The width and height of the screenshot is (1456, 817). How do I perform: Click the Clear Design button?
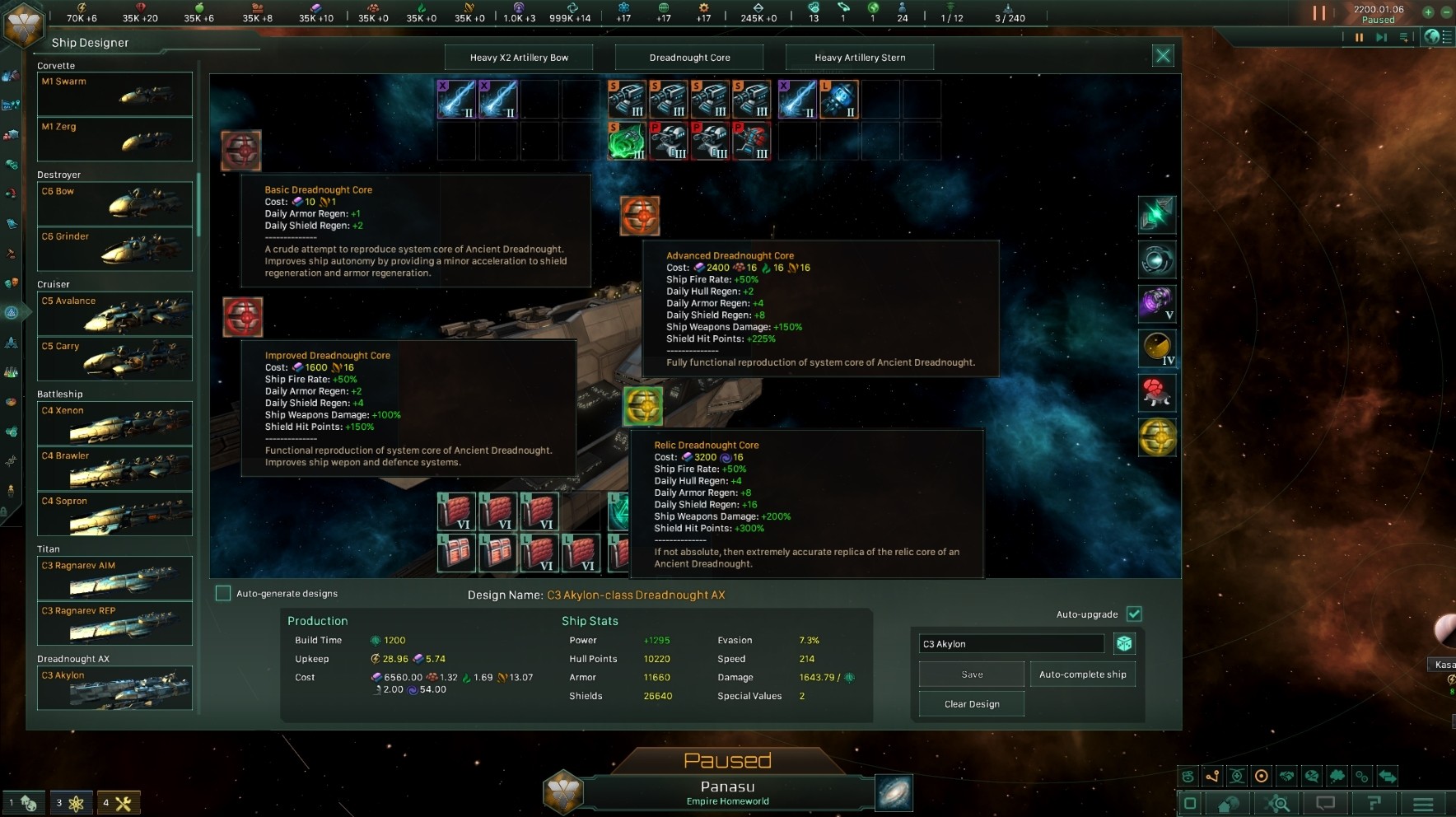(971, 703)
